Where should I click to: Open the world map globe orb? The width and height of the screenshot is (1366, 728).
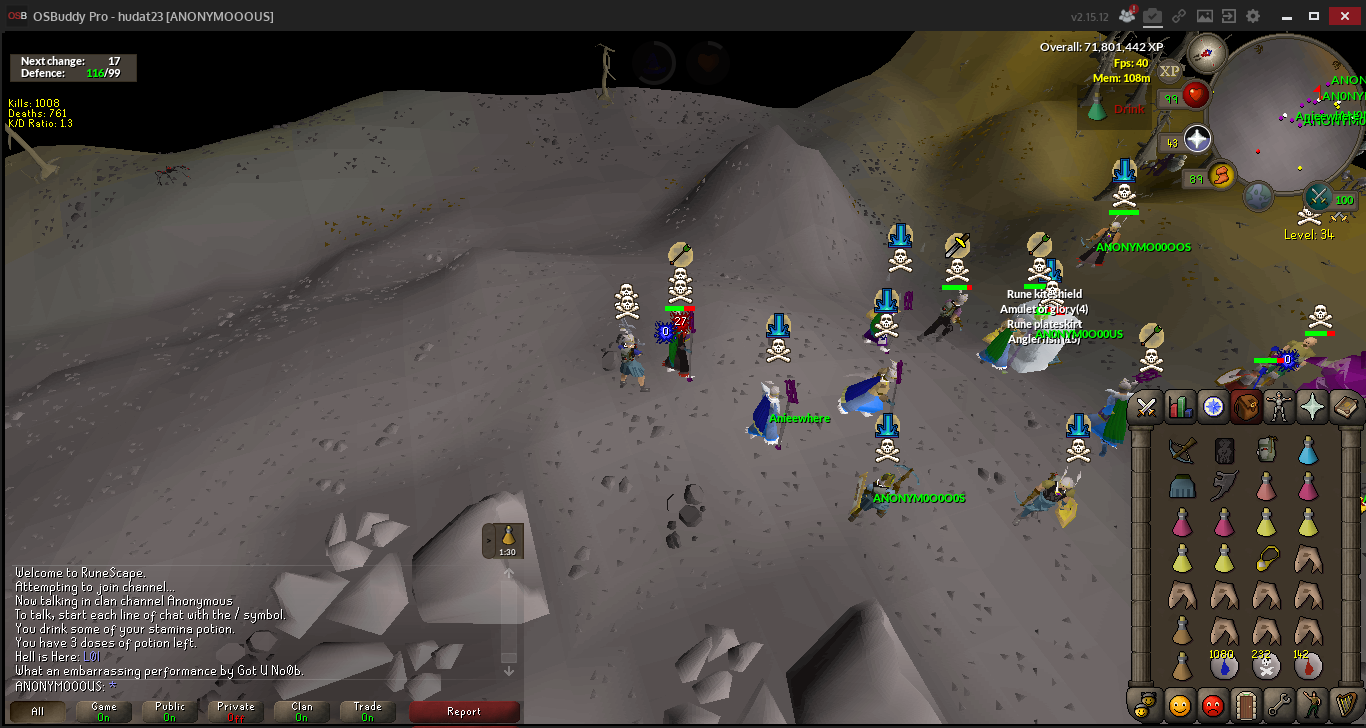tap(1258, 196)
